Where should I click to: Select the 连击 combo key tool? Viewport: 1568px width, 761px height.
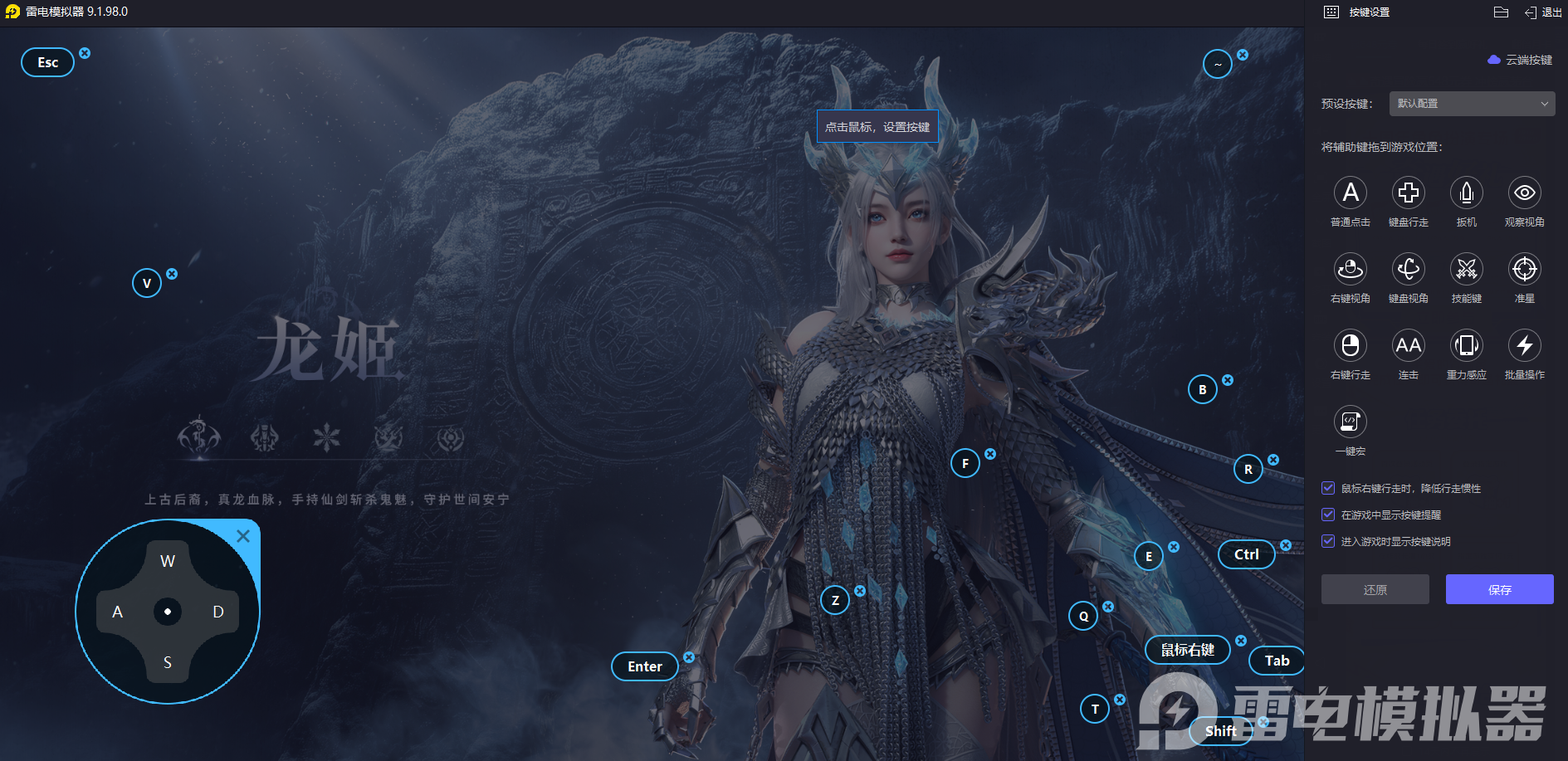(x=1409, y=346)
